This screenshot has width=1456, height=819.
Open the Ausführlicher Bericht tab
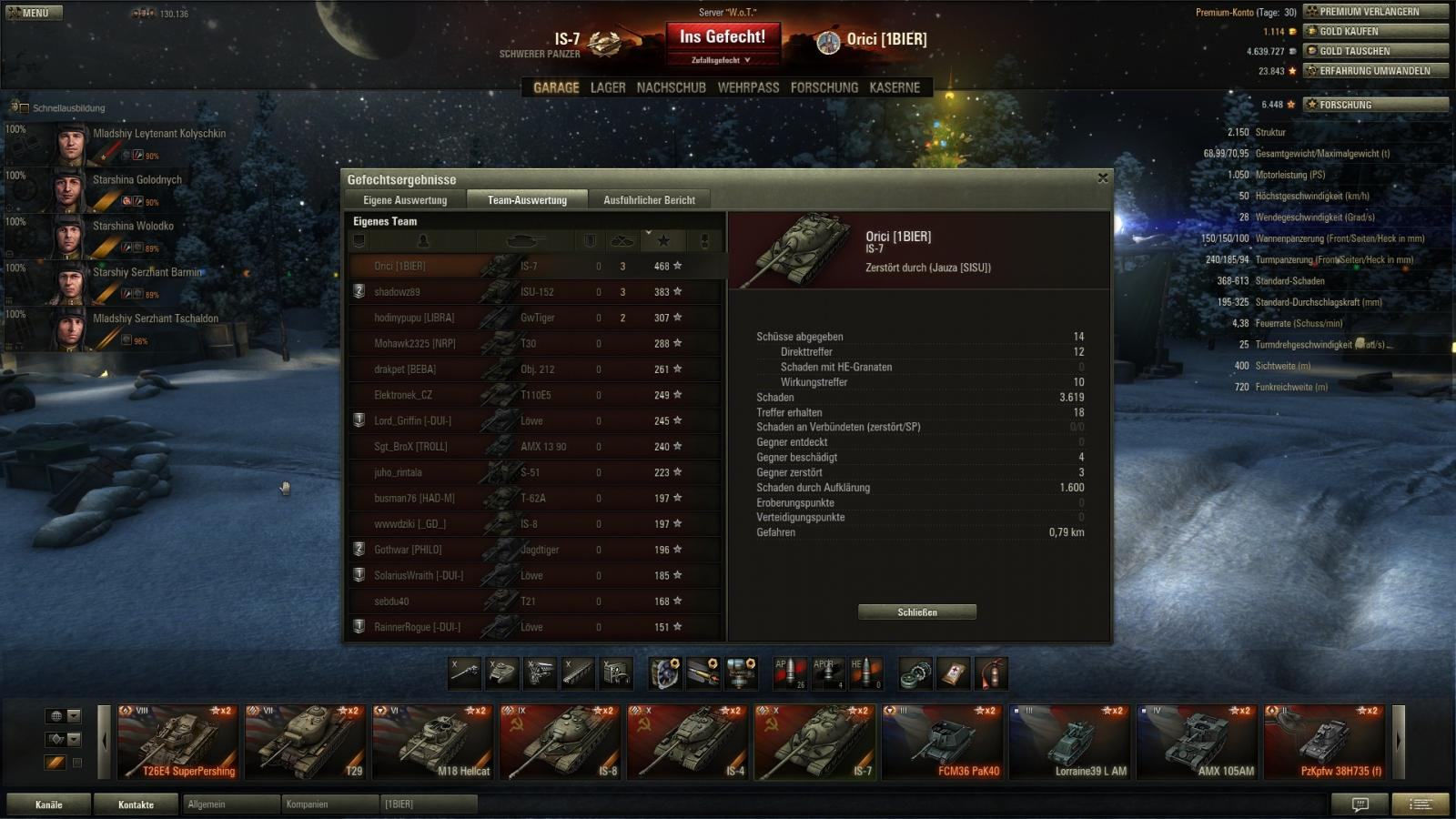(649, 200)
